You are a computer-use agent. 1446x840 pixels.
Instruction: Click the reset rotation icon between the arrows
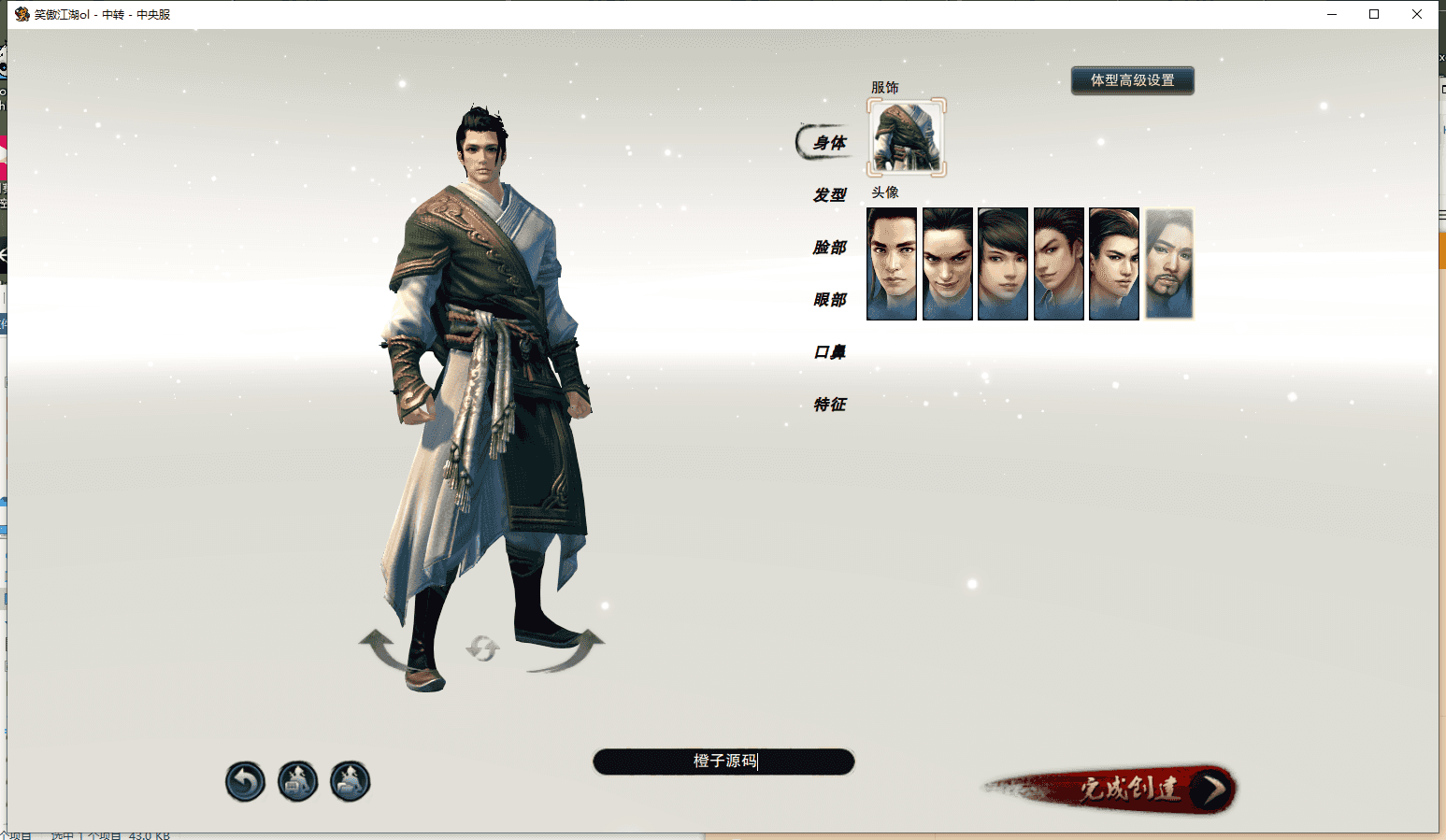point(482,648)
